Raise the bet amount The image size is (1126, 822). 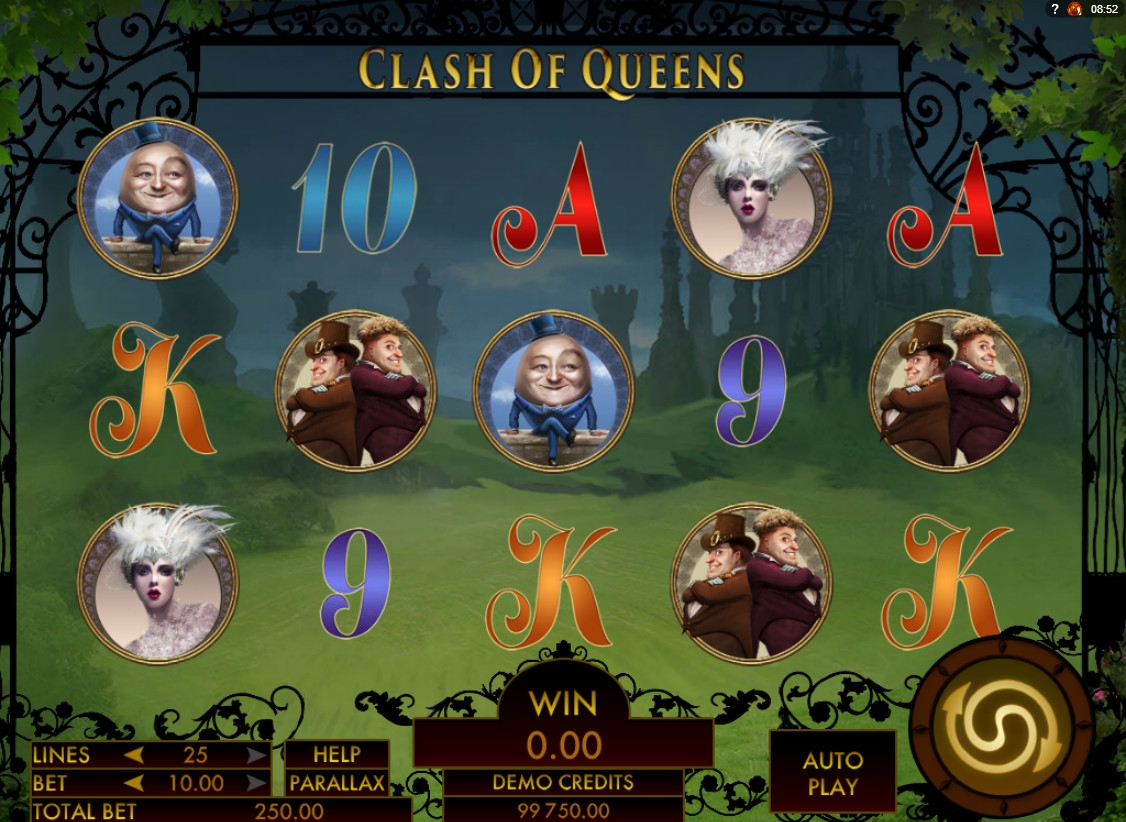pyautogui.click(x=257, y=783)
